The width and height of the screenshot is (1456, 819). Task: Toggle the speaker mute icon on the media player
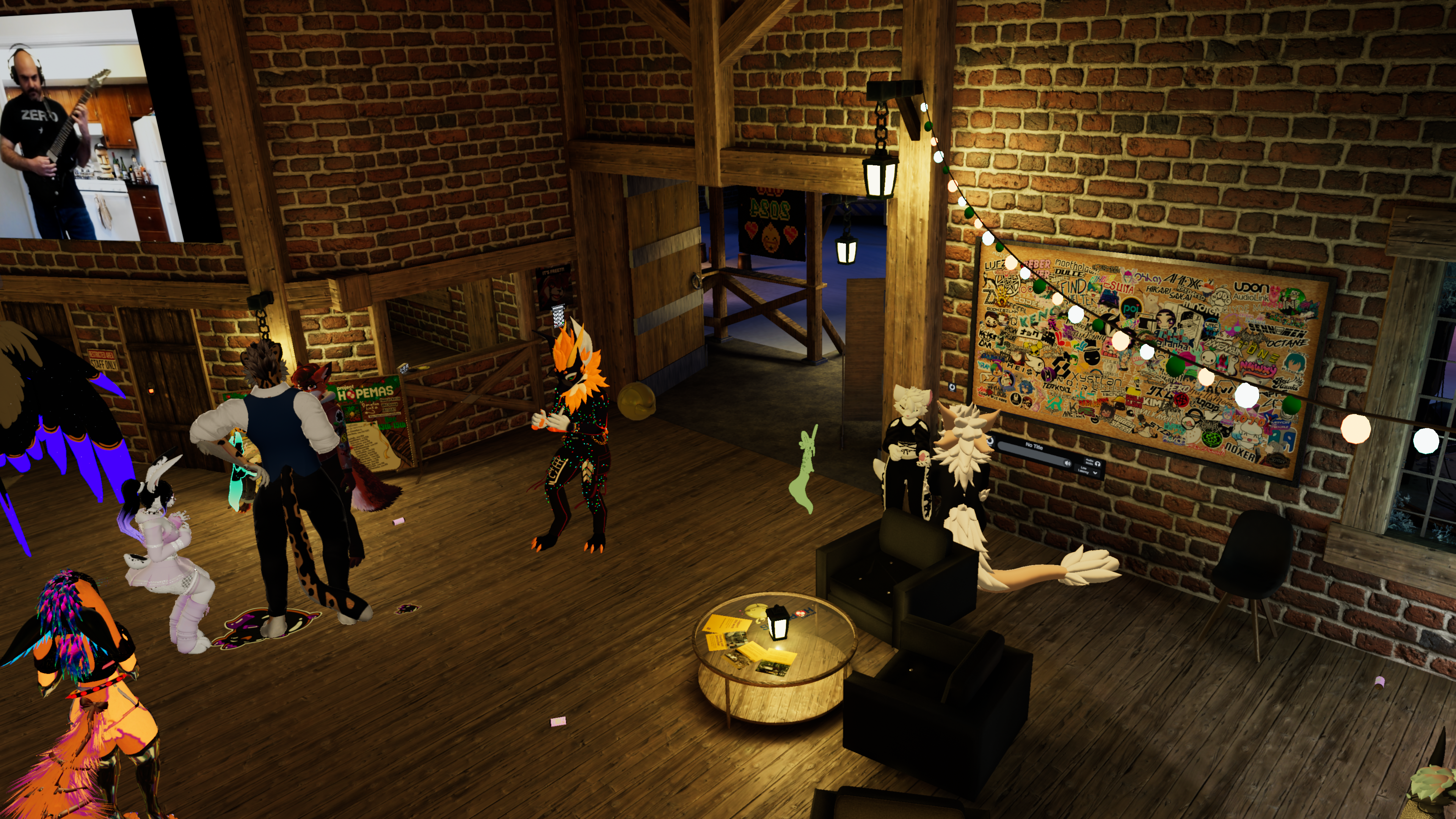(x=1067, y=463)
